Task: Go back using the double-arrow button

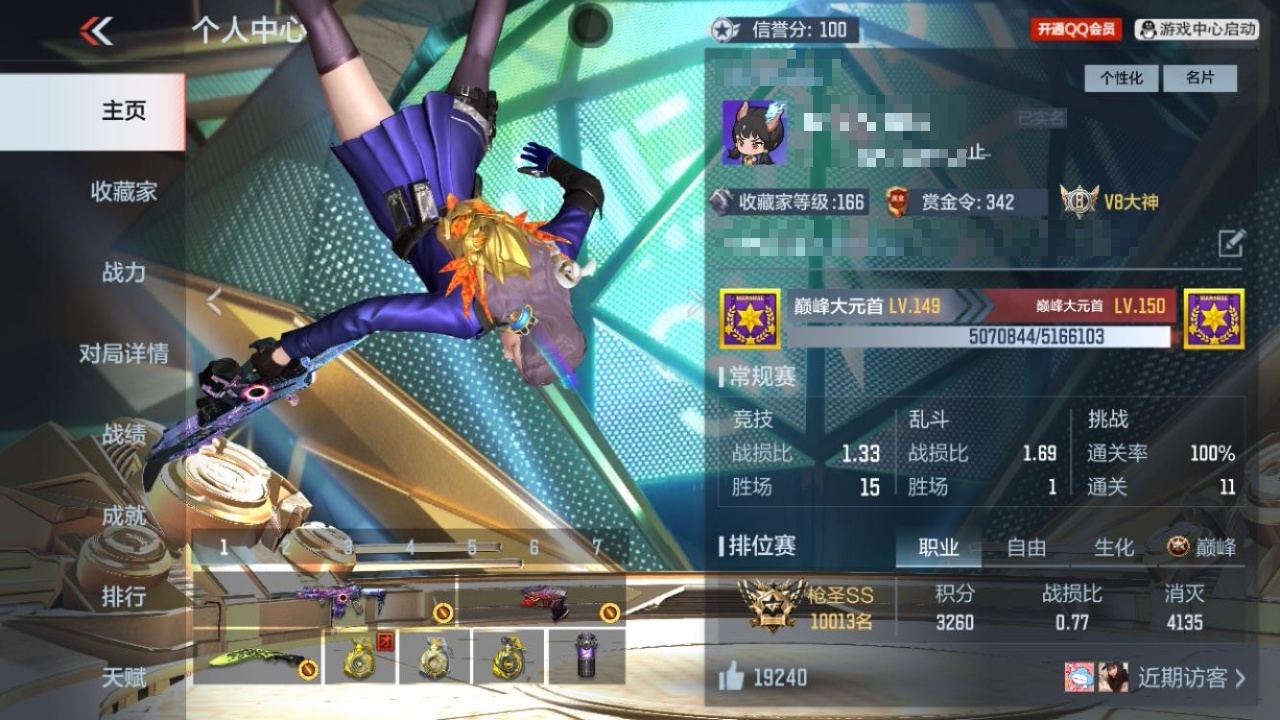Action: click(96, 31)
